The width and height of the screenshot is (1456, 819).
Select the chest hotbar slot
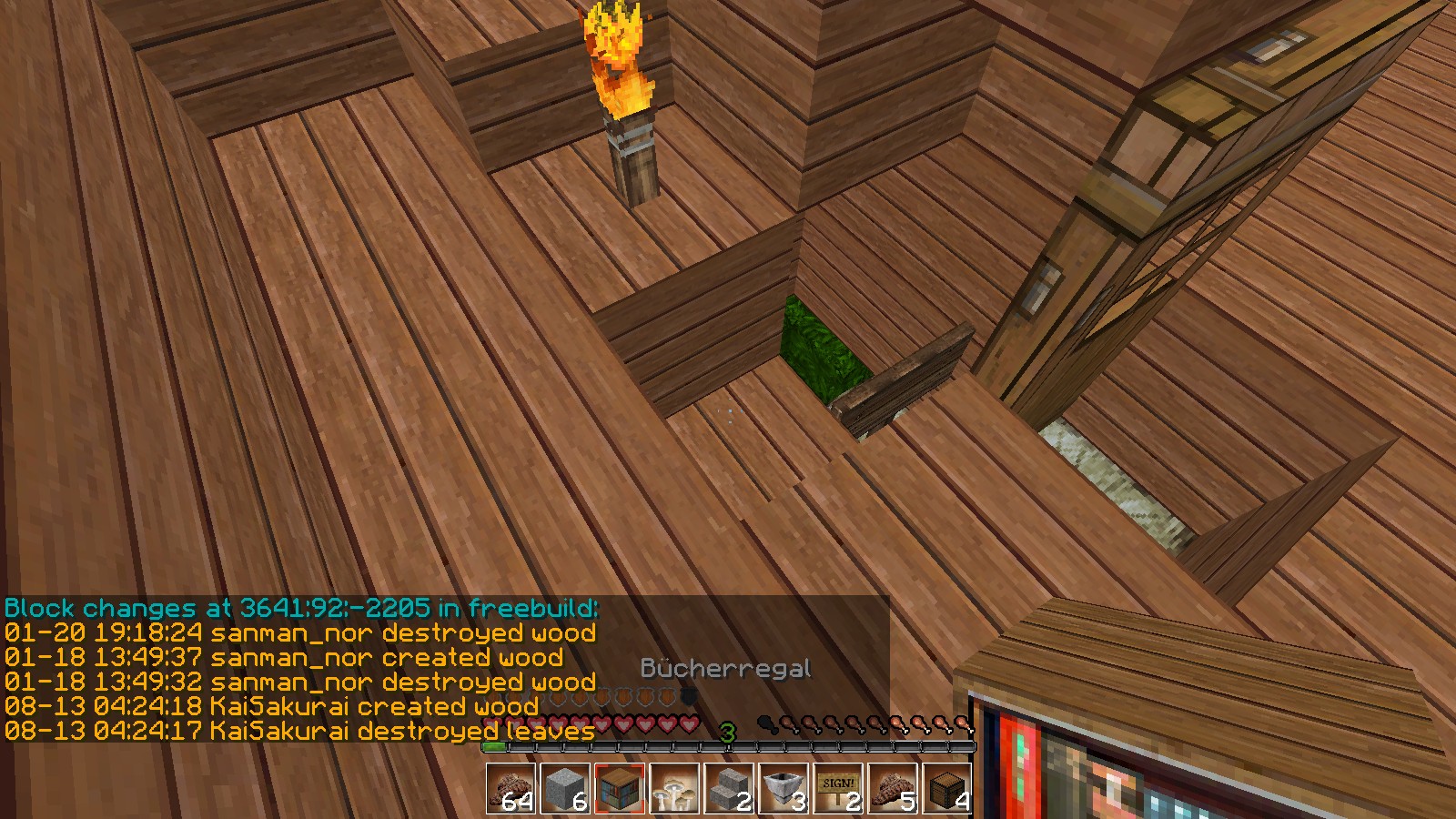coord(947,787)
